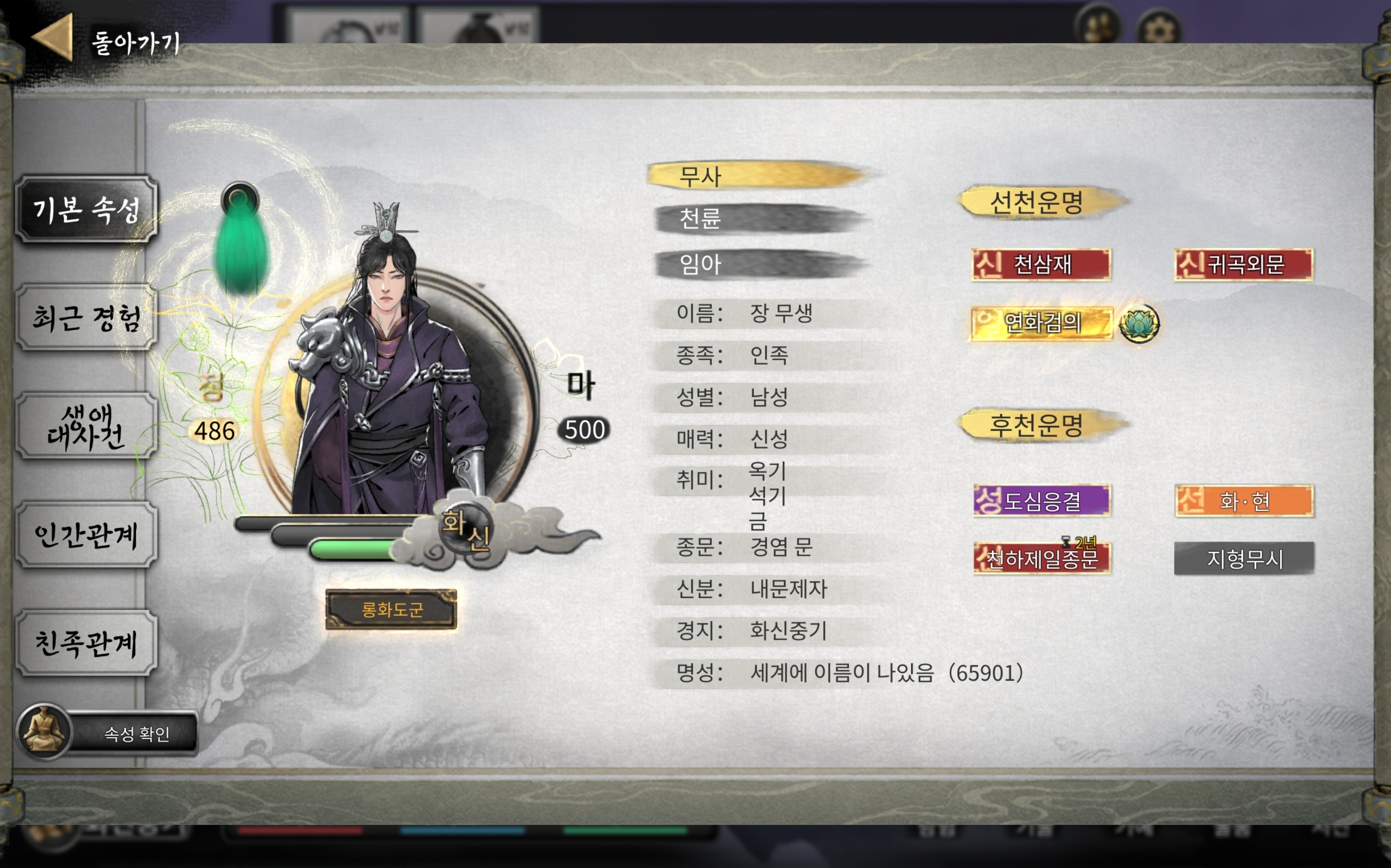The image size is (1391, 868).
Task: Select the 인간관계 tab
Action: 86,535
